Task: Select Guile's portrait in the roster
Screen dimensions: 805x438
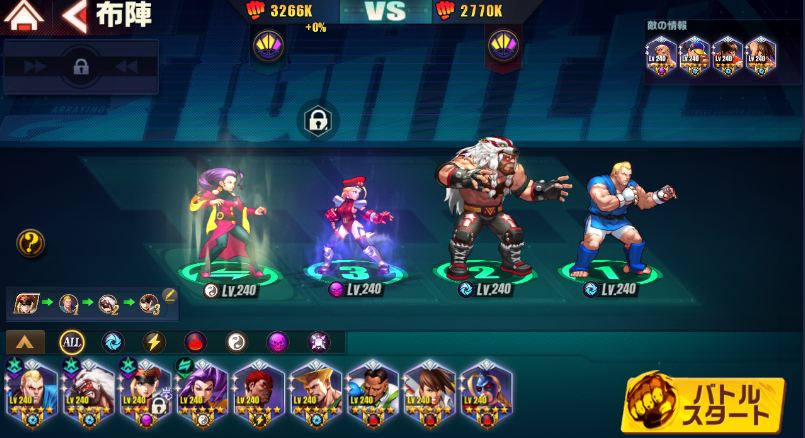Action: coord(316,391)
